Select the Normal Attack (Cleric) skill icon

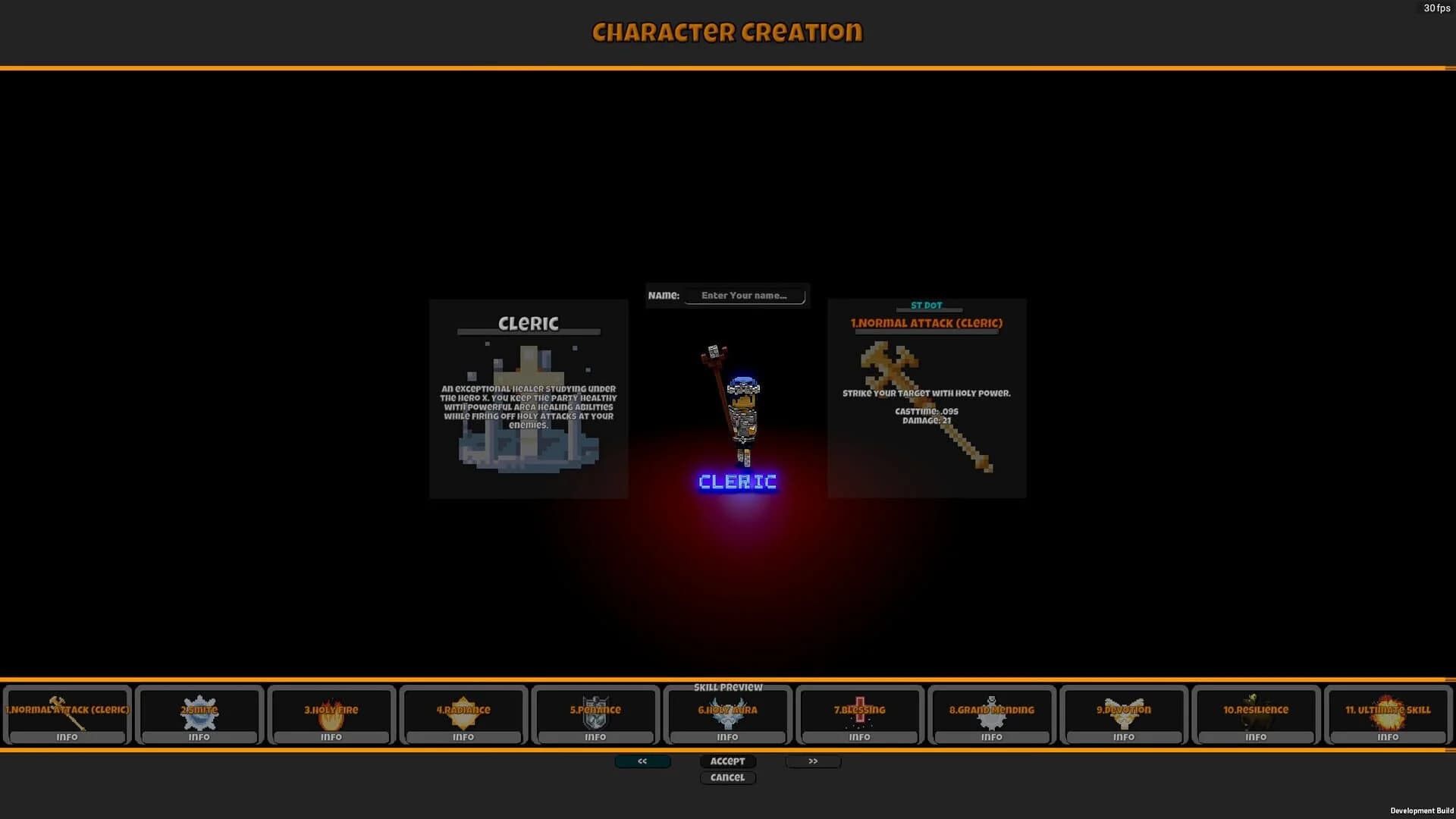(x=66, y=711)
